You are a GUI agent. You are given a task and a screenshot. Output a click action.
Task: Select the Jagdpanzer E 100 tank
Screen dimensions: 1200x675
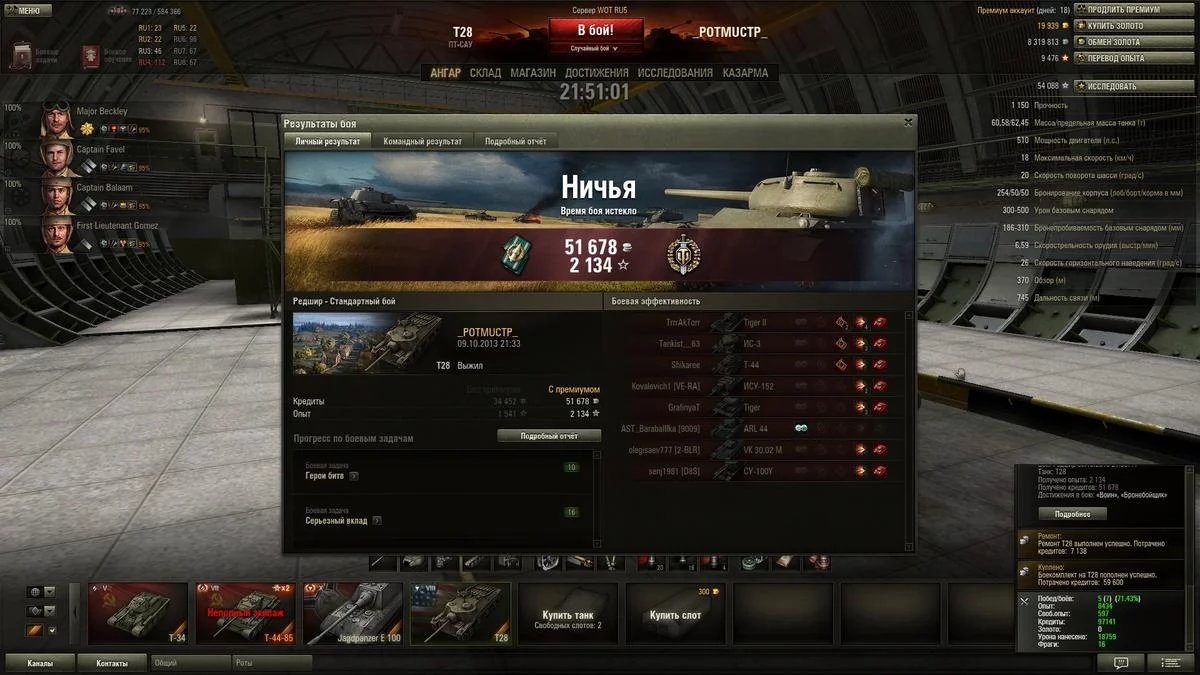pyautogui.click(x=352, y=613)
